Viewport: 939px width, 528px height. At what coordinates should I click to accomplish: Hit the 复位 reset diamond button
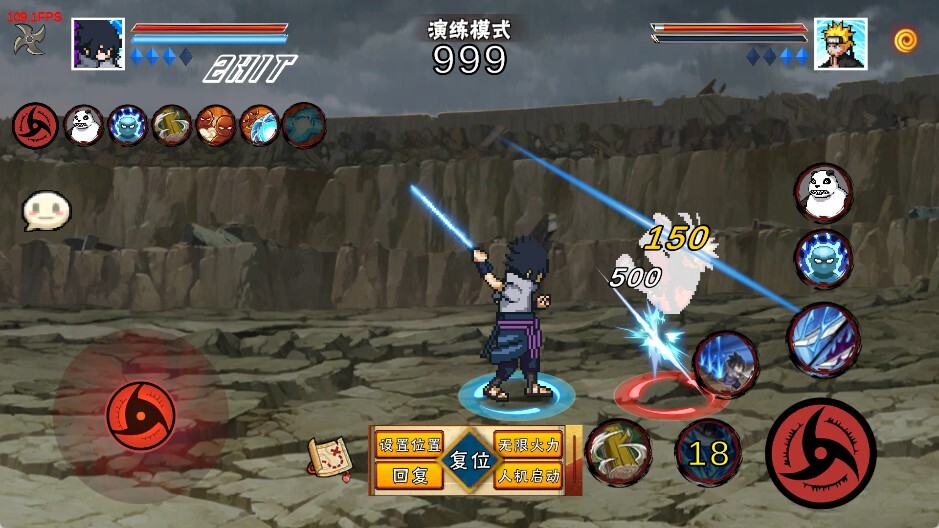point(469,461)
